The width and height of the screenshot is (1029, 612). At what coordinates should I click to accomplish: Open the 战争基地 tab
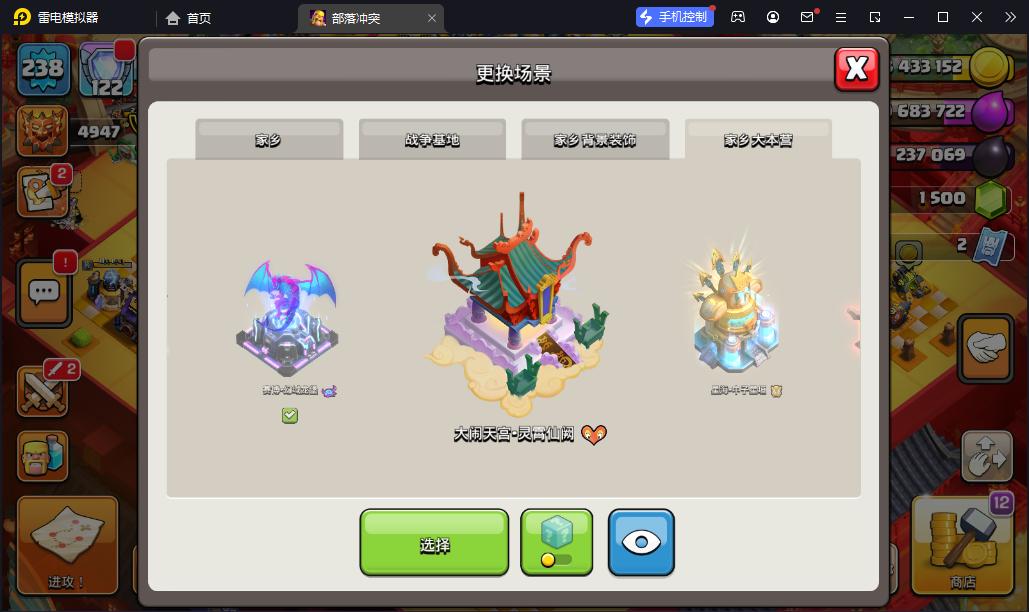(432, 140)
